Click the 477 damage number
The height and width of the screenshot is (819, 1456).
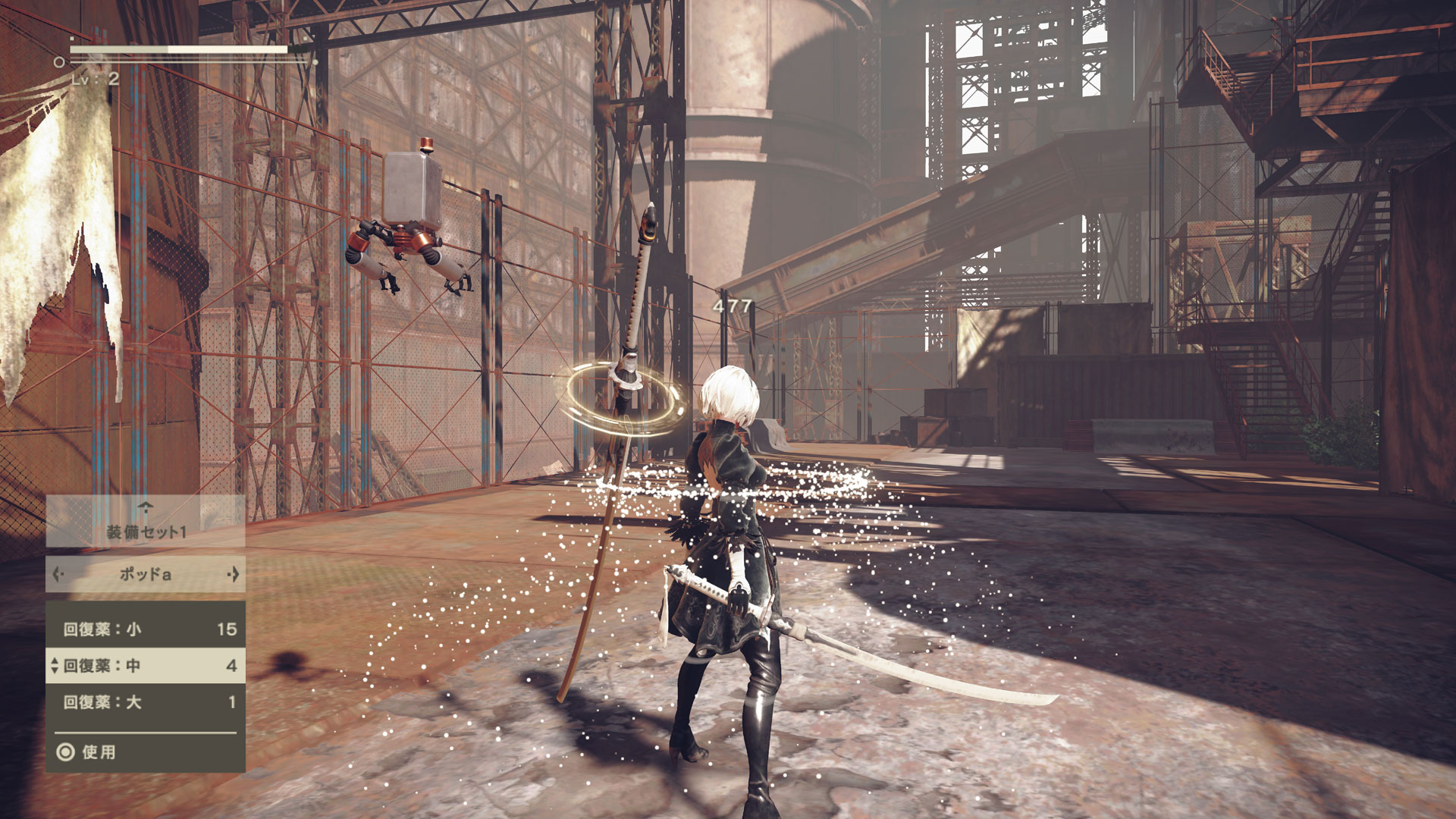(x=730, y=306)
